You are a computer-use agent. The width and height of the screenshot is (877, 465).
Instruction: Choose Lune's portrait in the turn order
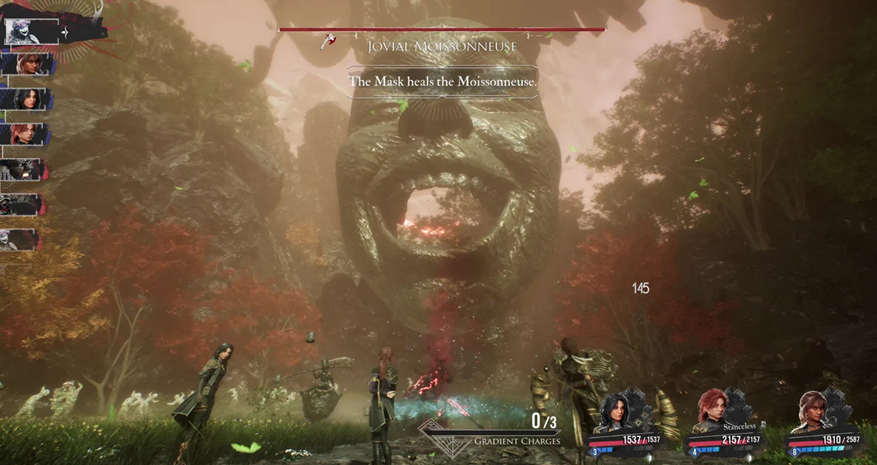pyautogui.click(x=20, y=99)
